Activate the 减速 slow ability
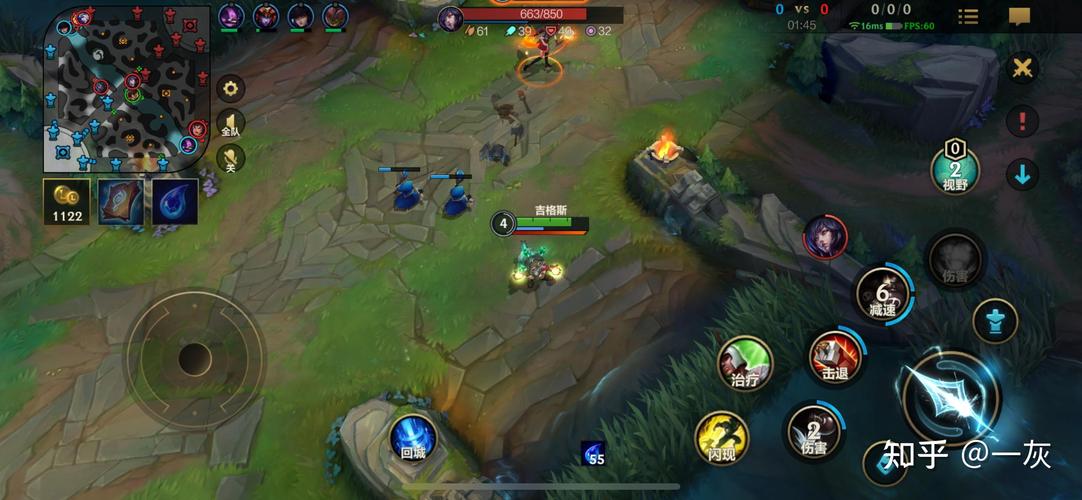This screenshot has height=500, width=1082. point(883,294)
